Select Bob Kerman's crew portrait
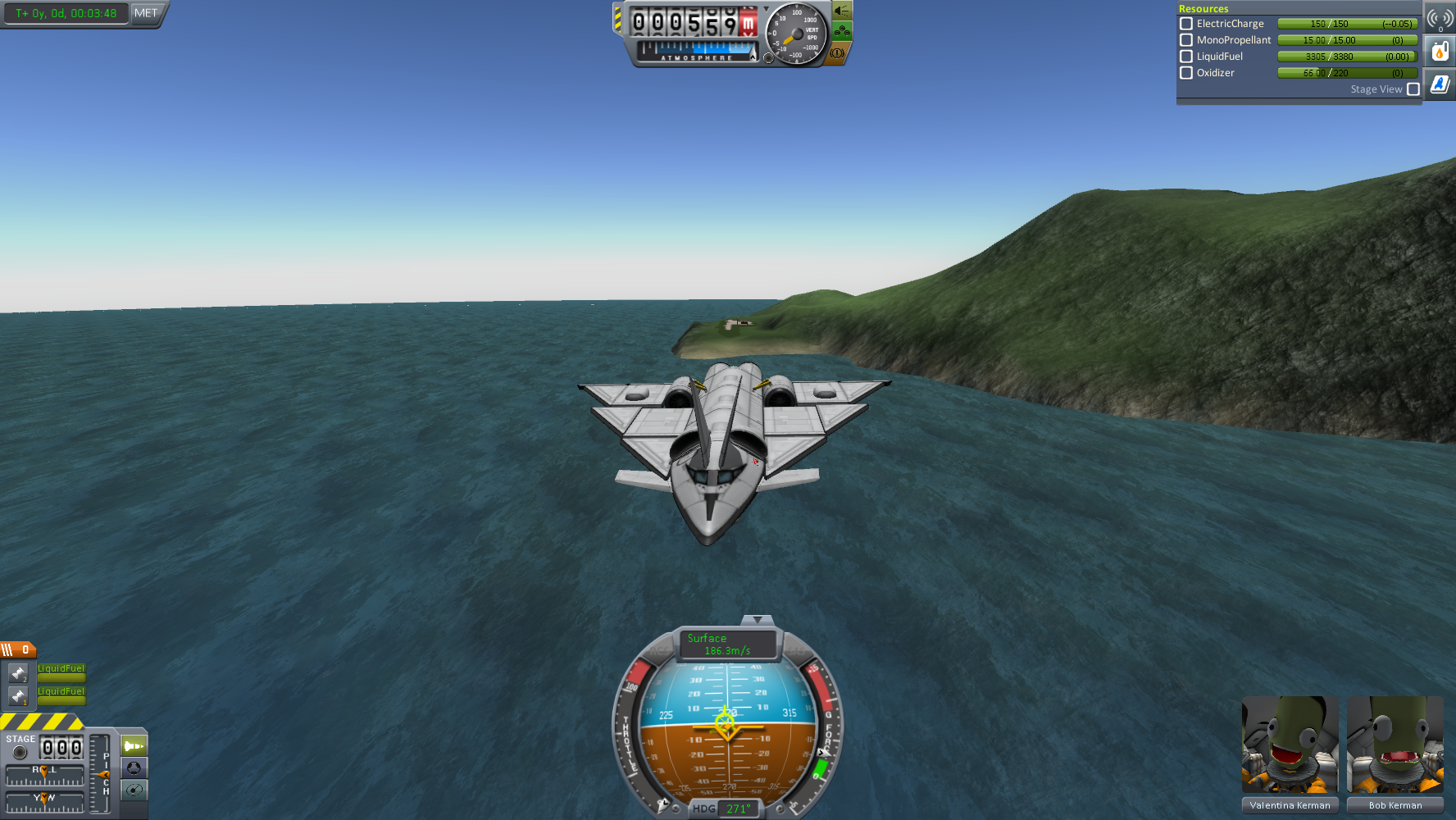This screenshot has width=1456, height=820. 1395,745
